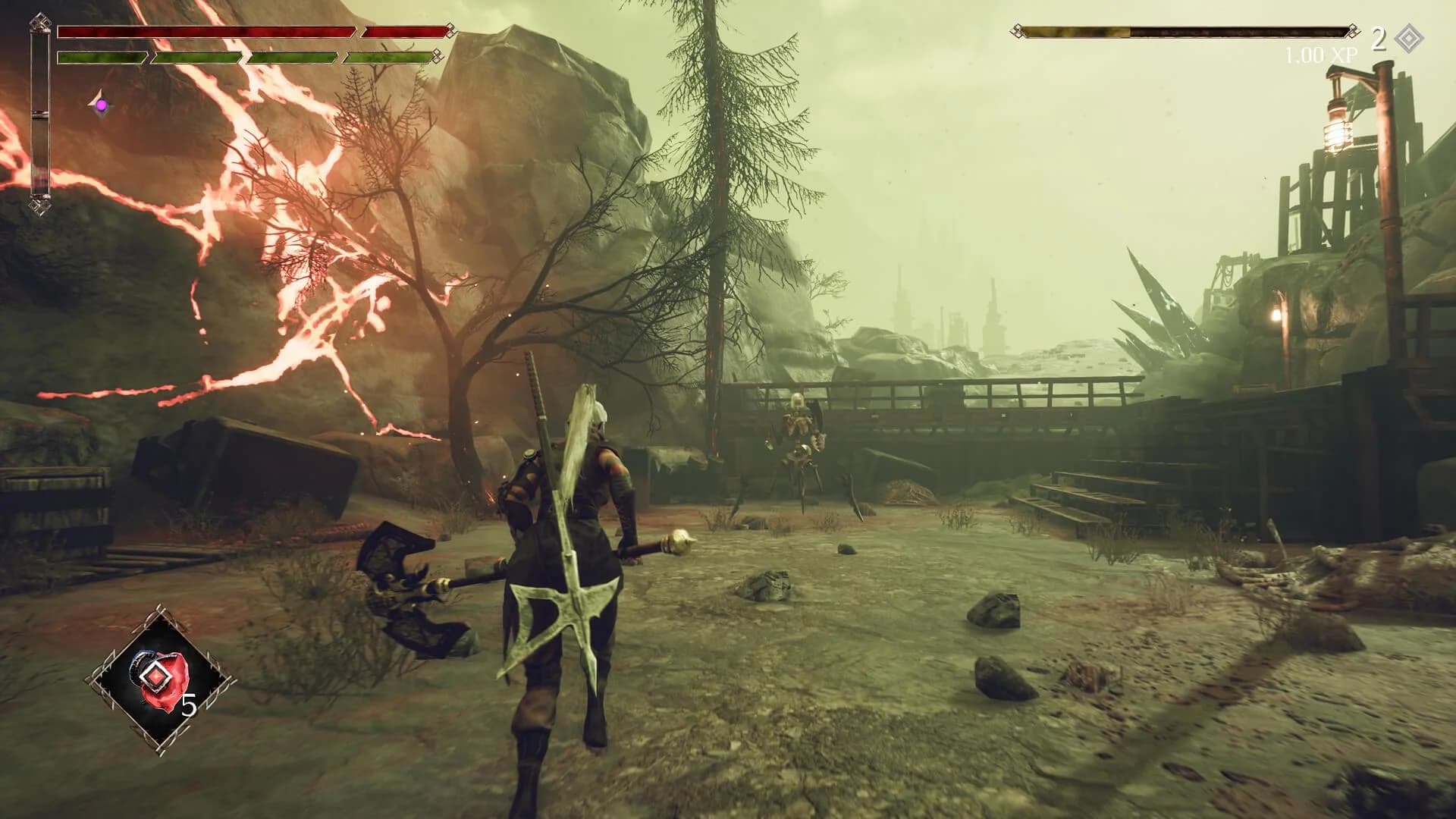Image resolution: width=1456 pixels, height=819 pixels.
Task: Select the decorative end cap of the XP bar
Action: (x=1353, y=31)
